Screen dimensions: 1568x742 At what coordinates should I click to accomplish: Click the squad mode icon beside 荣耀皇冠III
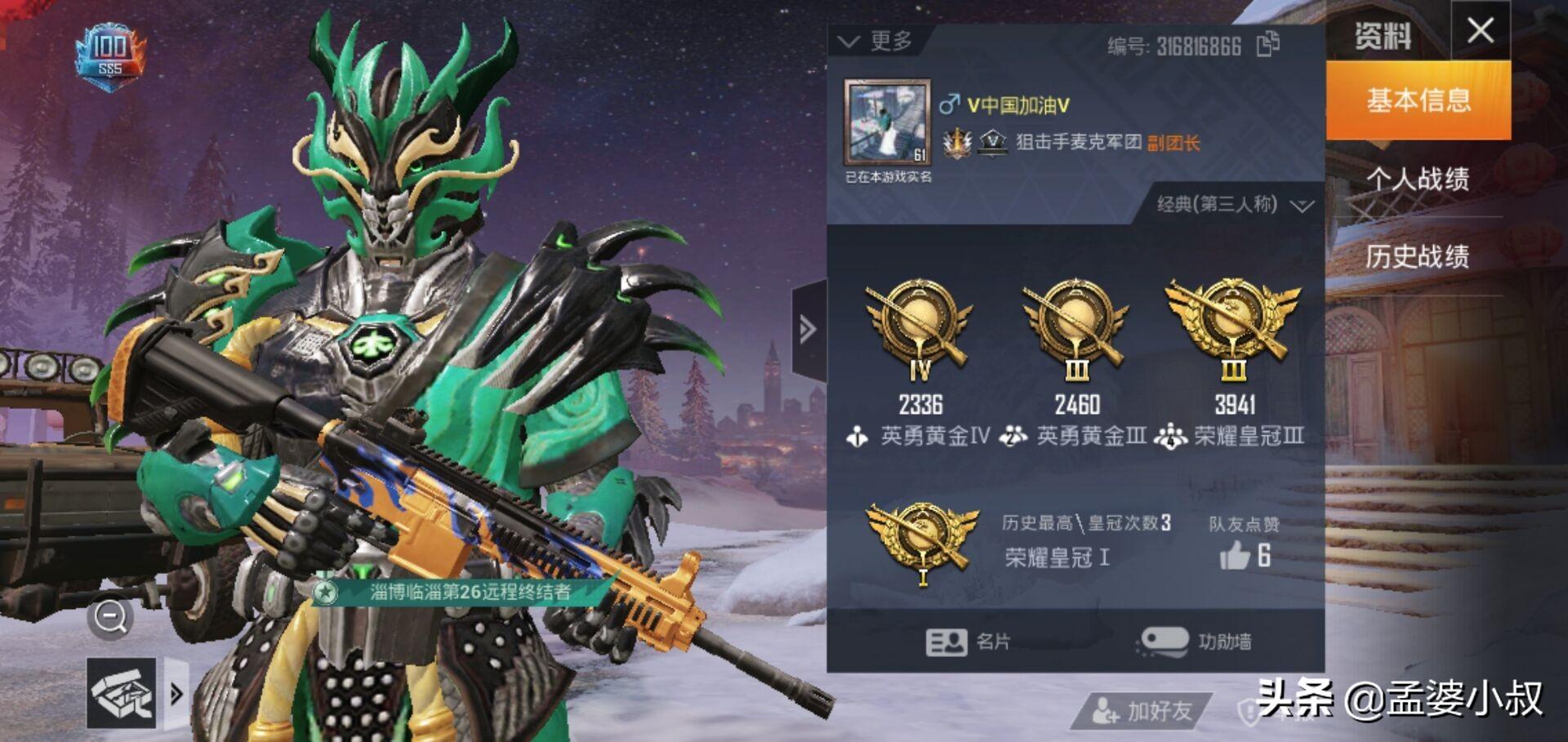point(1170,437)
